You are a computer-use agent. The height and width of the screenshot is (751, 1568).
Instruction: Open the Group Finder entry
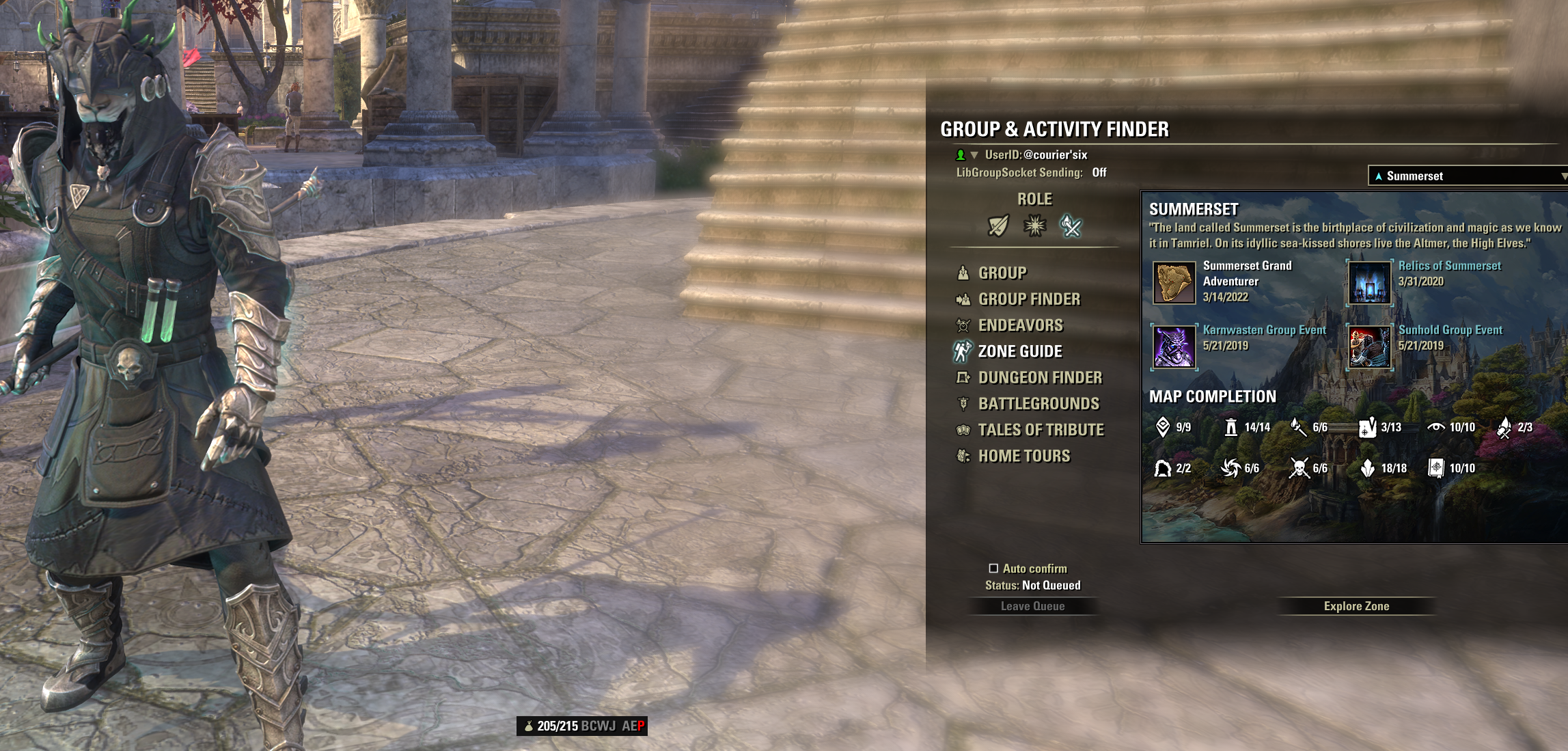point(1028,299)
